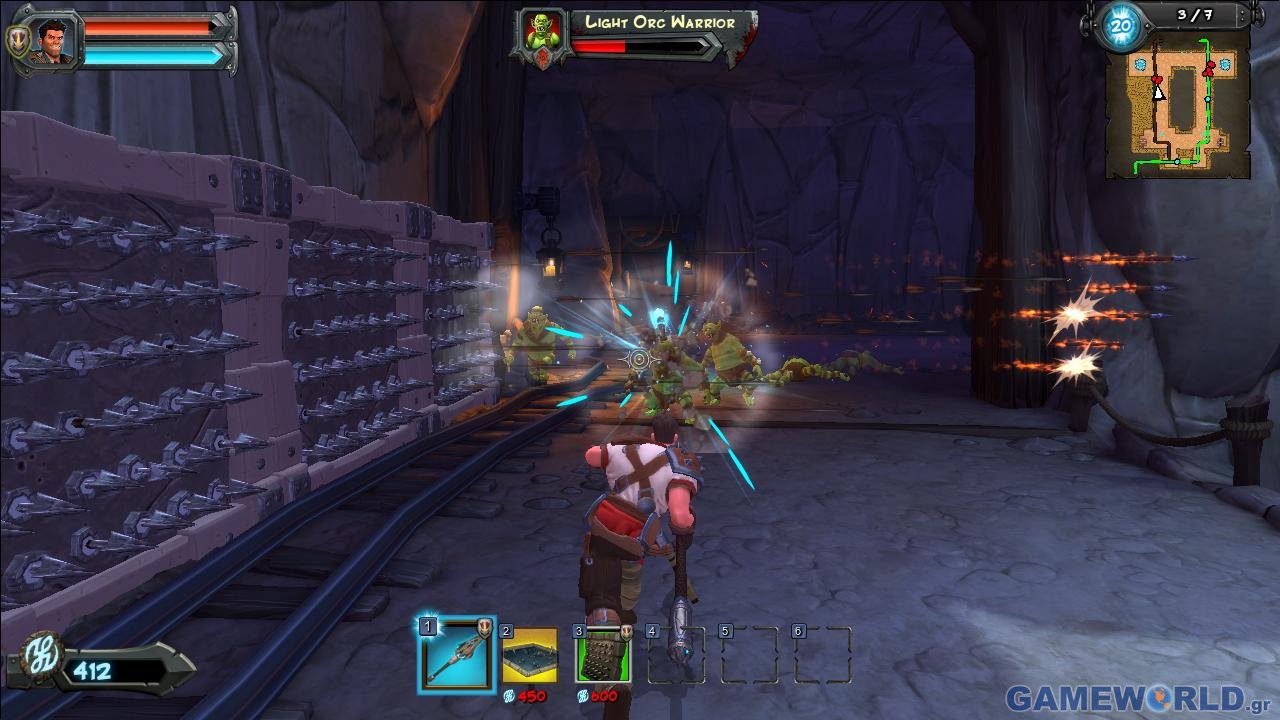The width and height of the screenshot is (1280, 720).
Task: Click the Light Orc Warrior target portrait
Action: pyautogui.click(x=542, y=36)
